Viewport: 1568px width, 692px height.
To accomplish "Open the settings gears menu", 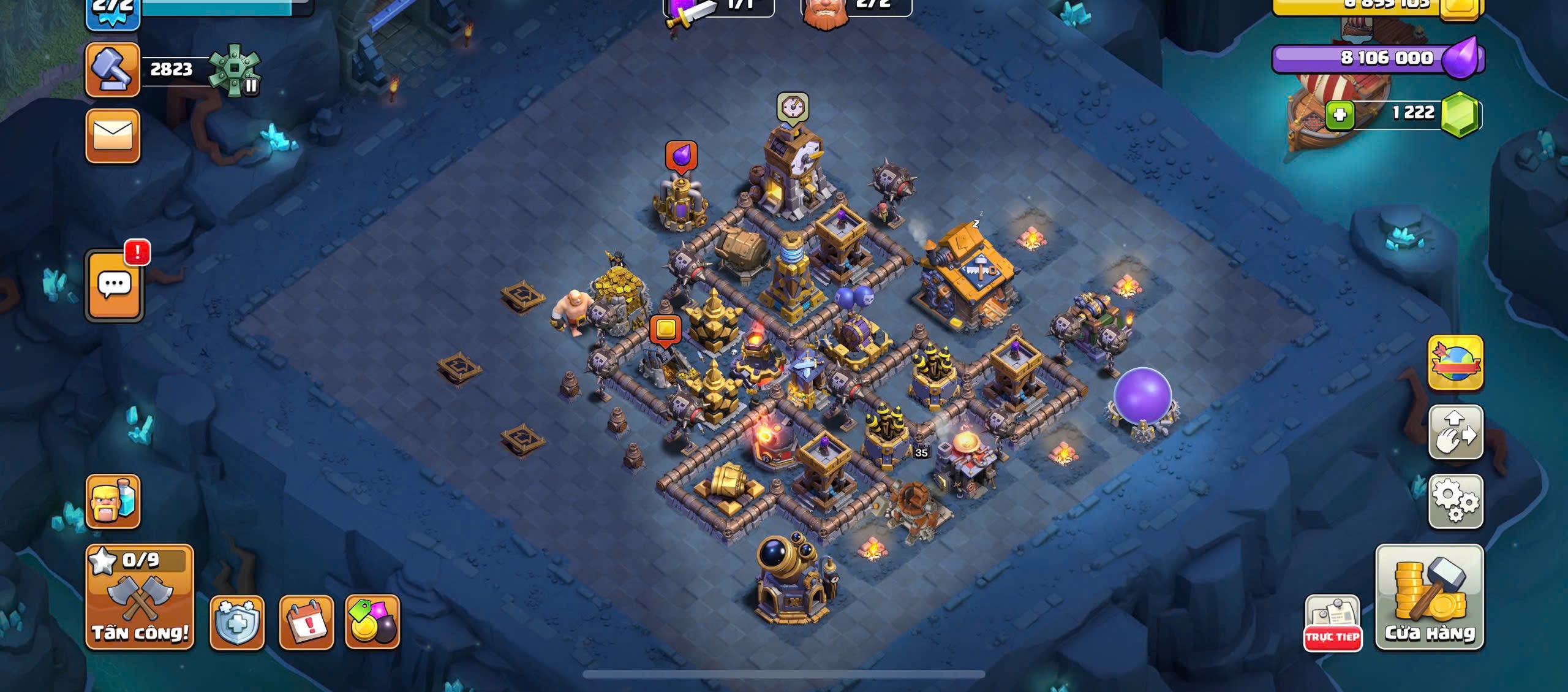I will point(1456,501).
